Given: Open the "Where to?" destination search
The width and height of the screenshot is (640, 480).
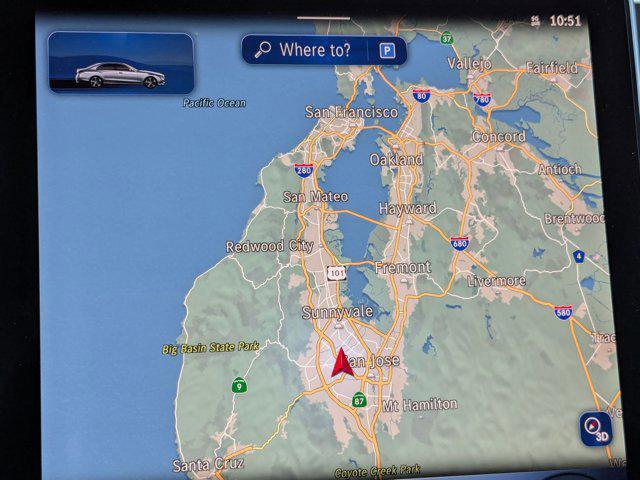Looking at the screenshot, I should click(306, 50).
